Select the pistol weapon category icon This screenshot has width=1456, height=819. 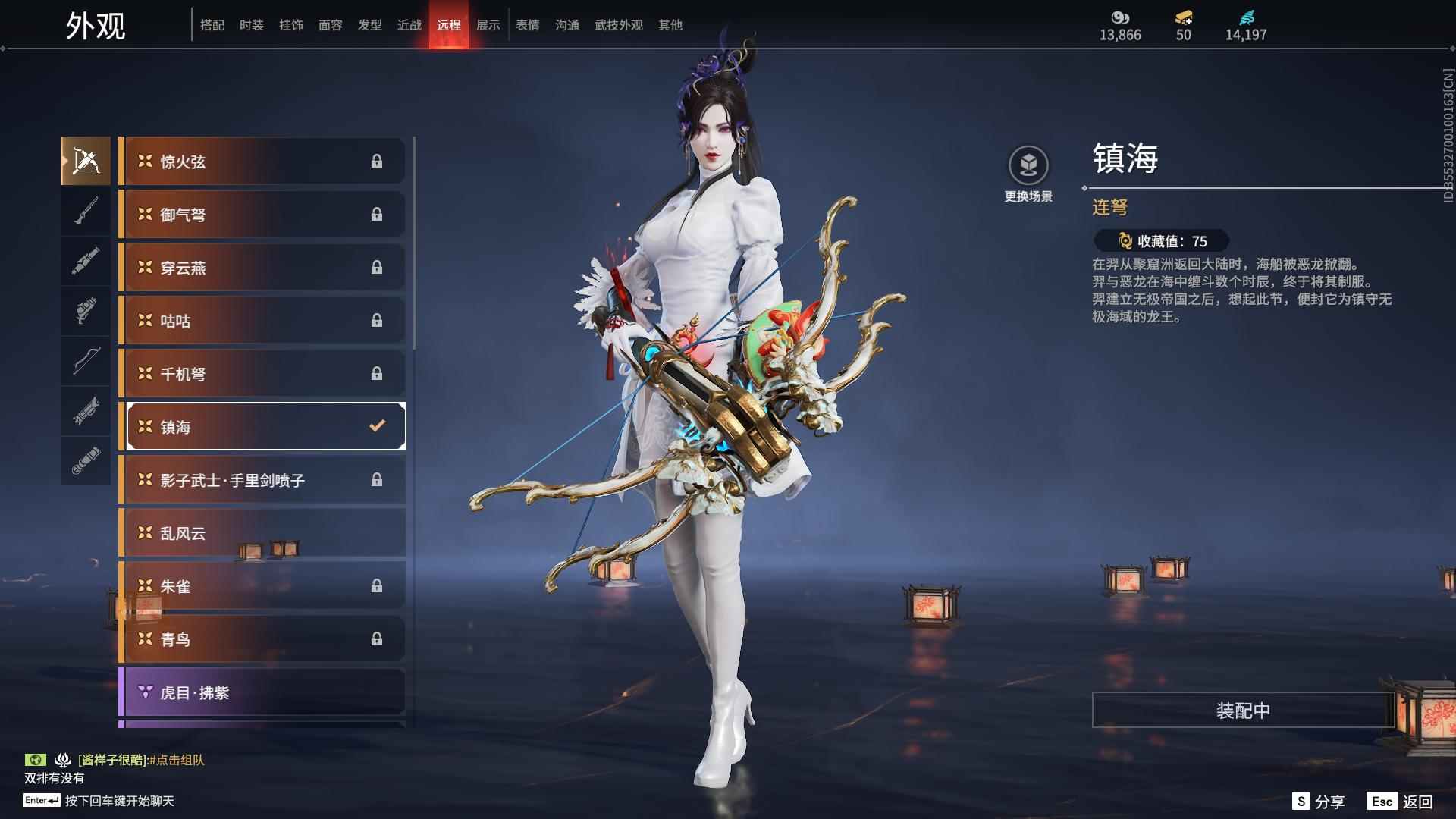[x=86, y=312]
